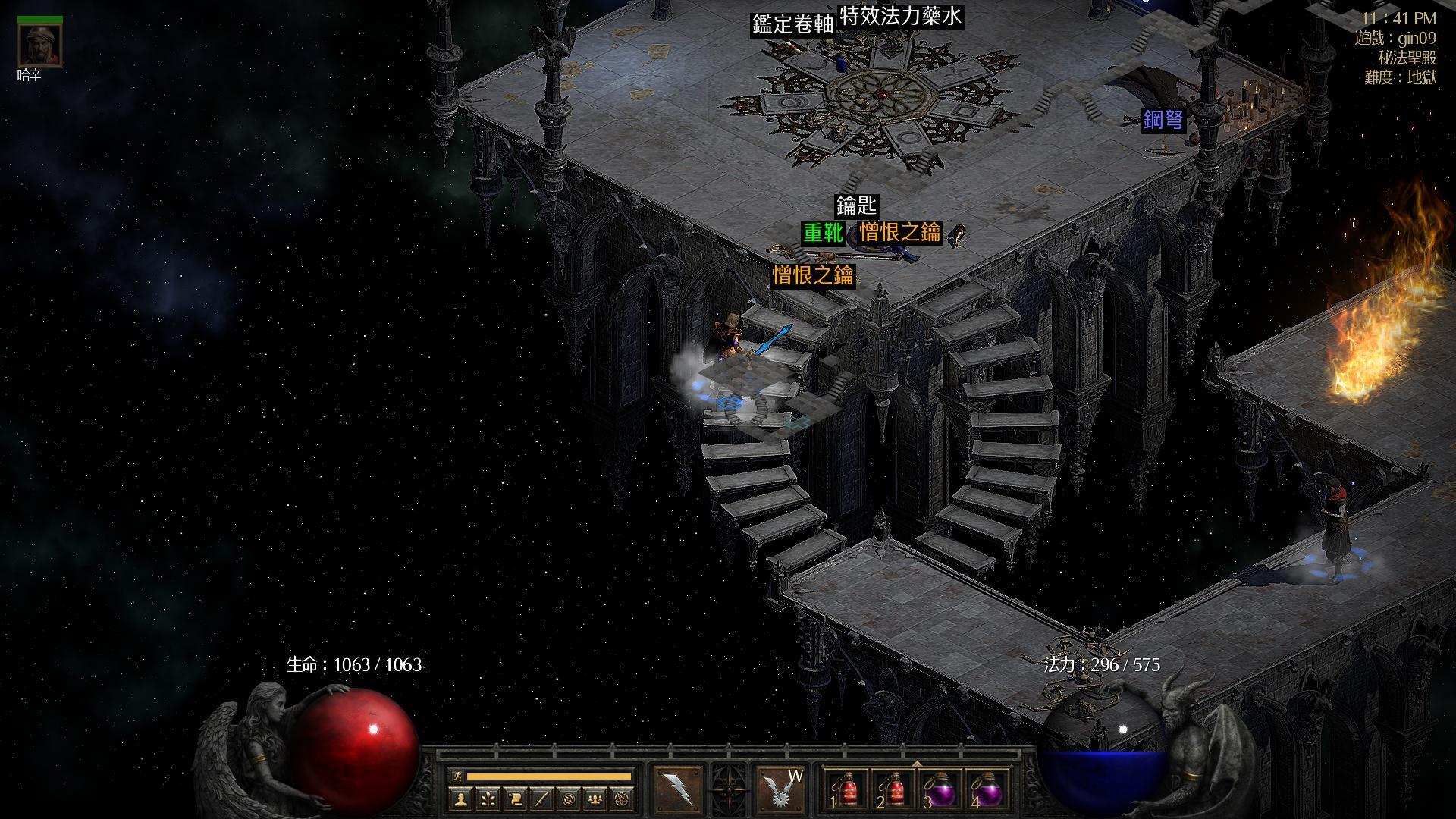The image size is (1456, 819).
Task: Select the right-hand skill slot marked W
Action: 783,788
